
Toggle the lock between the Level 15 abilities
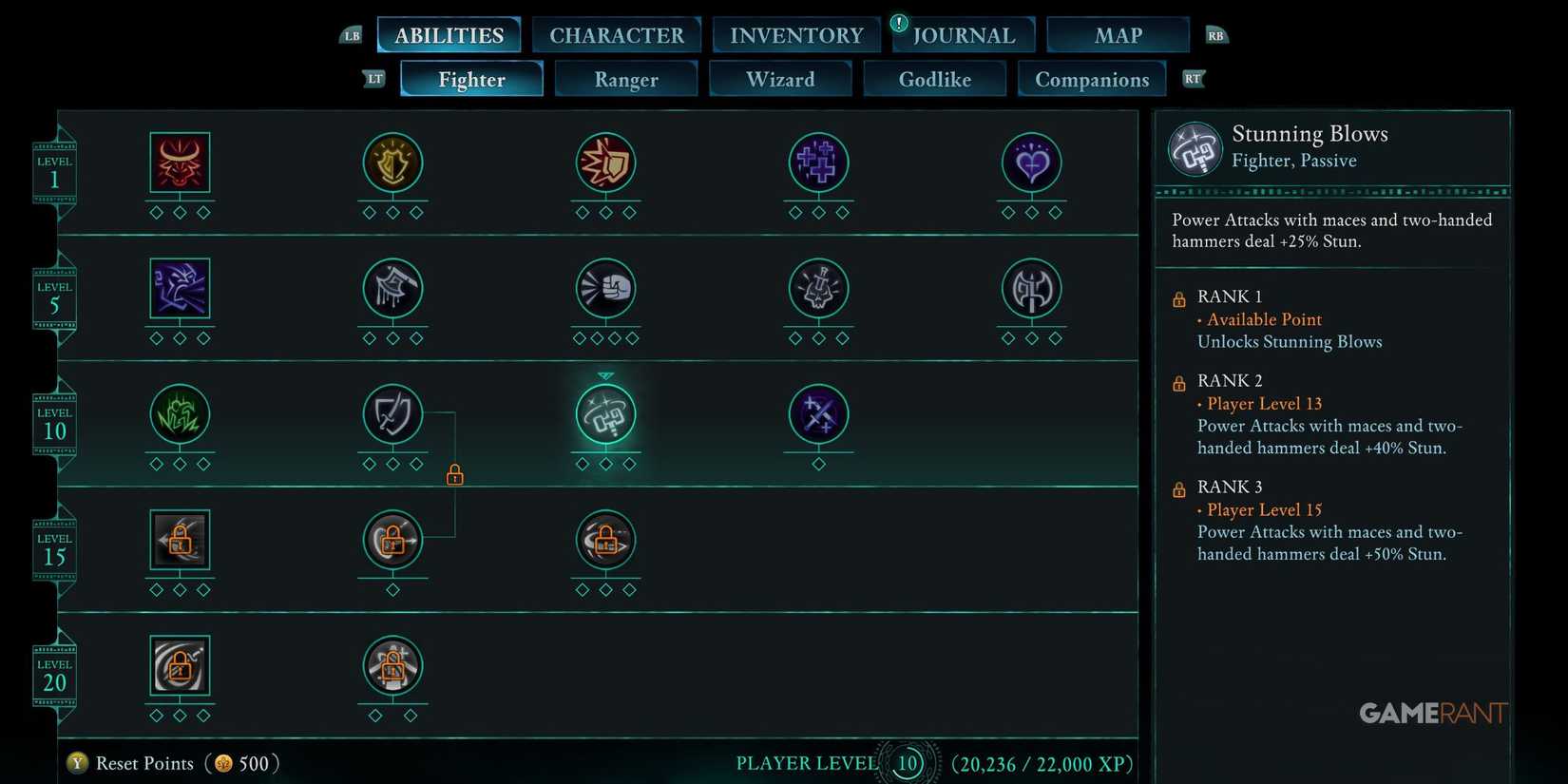(455, 474)
